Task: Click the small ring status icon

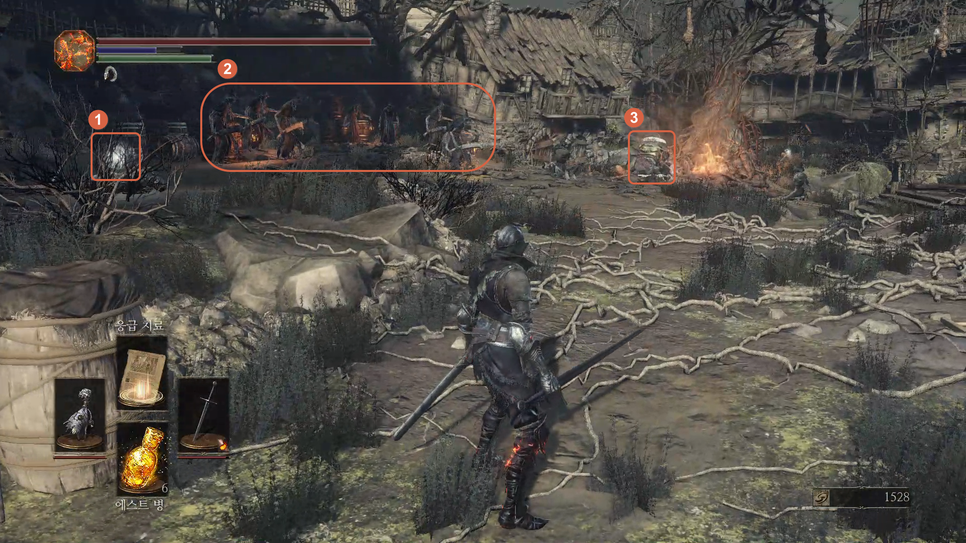Action: coord(109,74)
